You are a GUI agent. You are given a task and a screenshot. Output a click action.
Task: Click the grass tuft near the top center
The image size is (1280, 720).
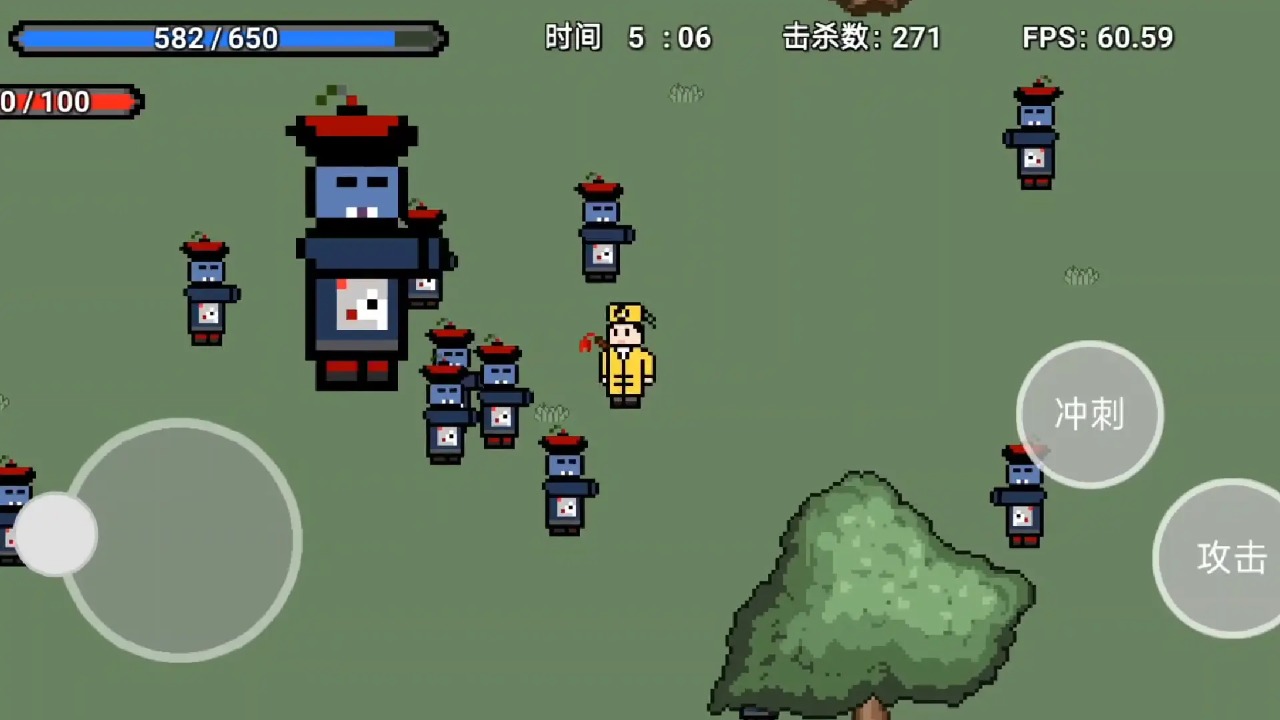pyautogui.click(x=684, y=93)
